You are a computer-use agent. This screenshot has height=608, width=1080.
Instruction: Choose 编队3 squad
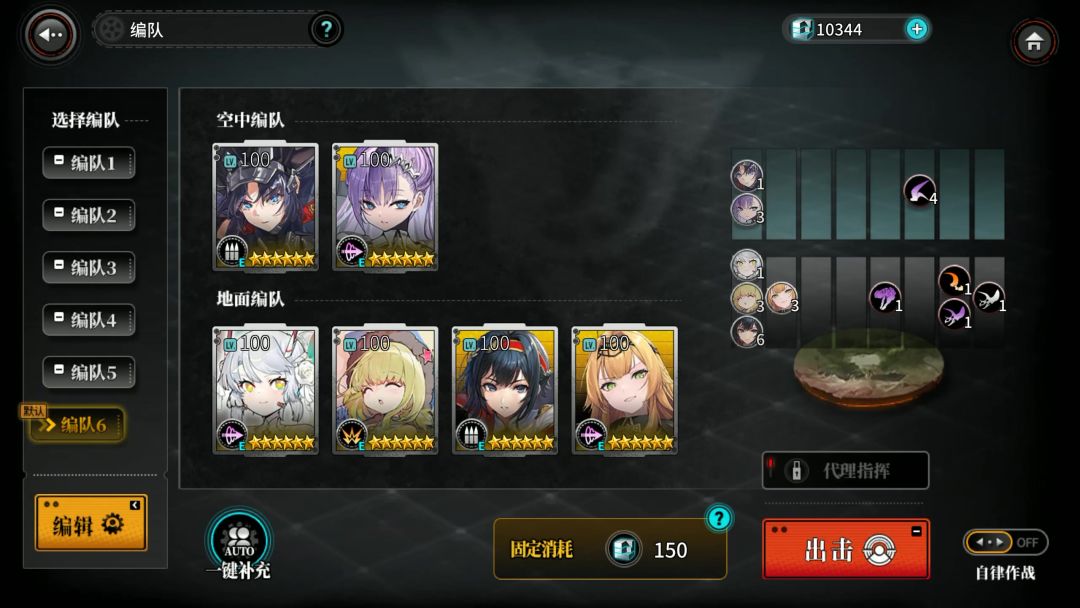(x=89, y=268)
